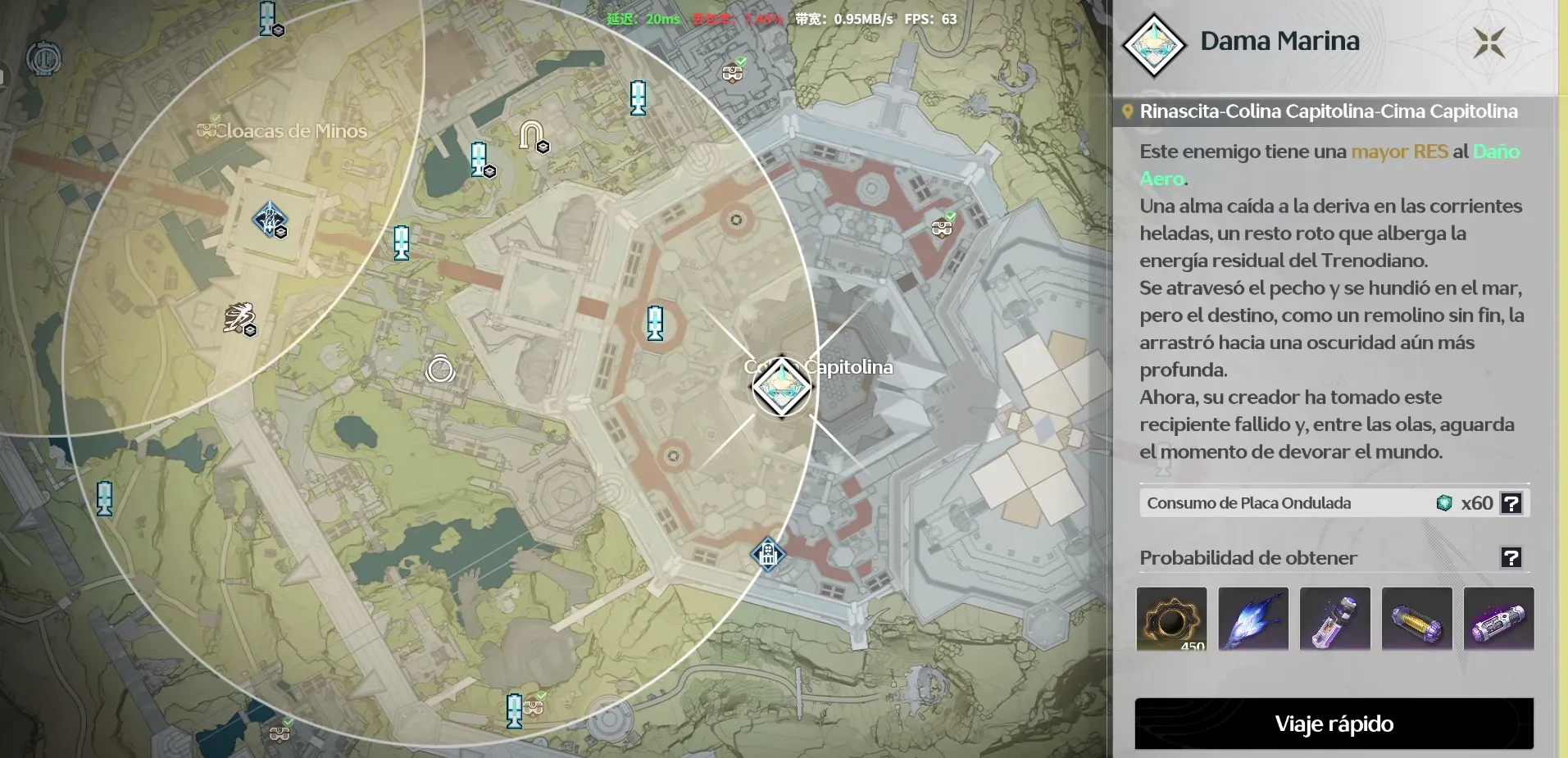The image size is (1568, 758).
Task: Click the Cloacas de Minos map label
Action: 292,131
